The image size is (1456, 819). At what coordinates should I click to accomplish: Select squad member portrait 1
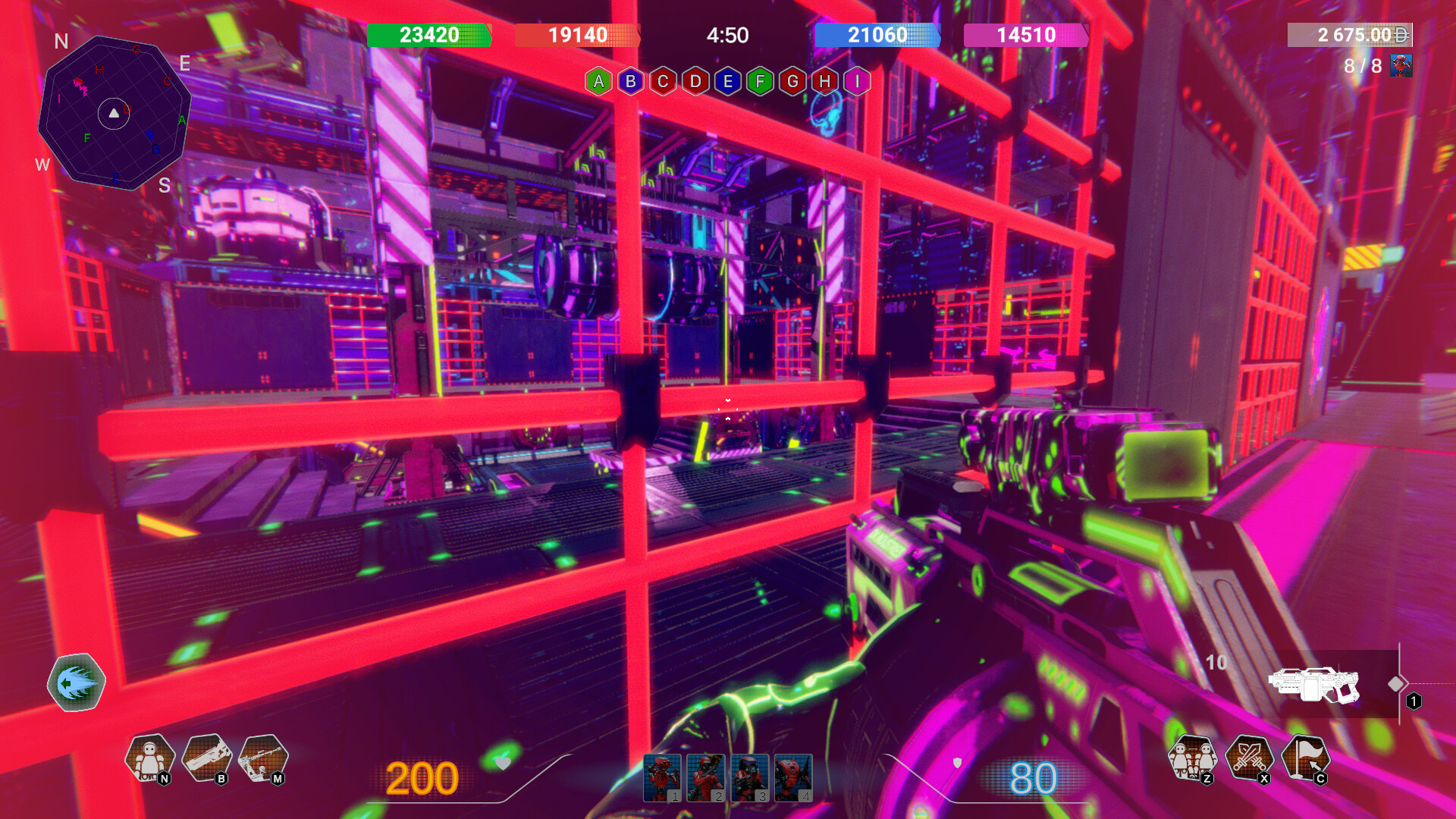(x=662, y=777)
